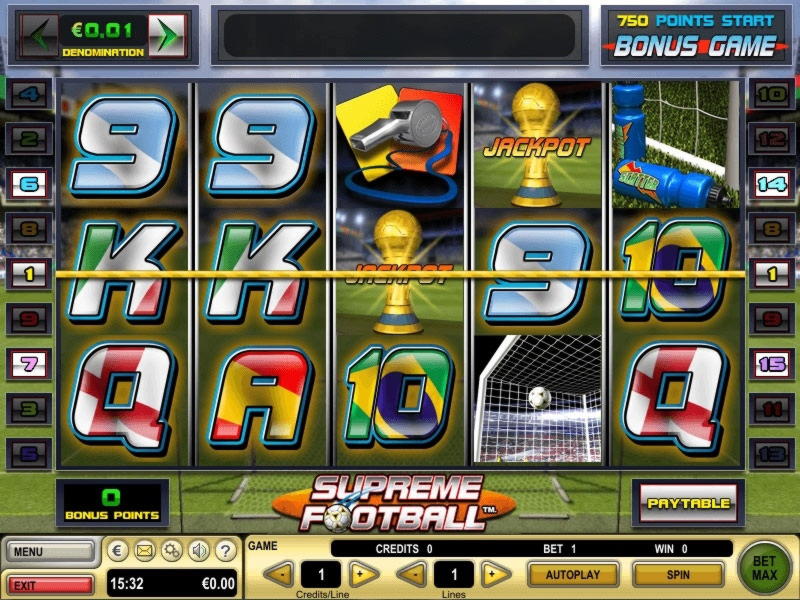The image size is (800, 600).
Task: Spin the reels with the SPIN button
Action: pyautogui.click(x=678, y=574)
